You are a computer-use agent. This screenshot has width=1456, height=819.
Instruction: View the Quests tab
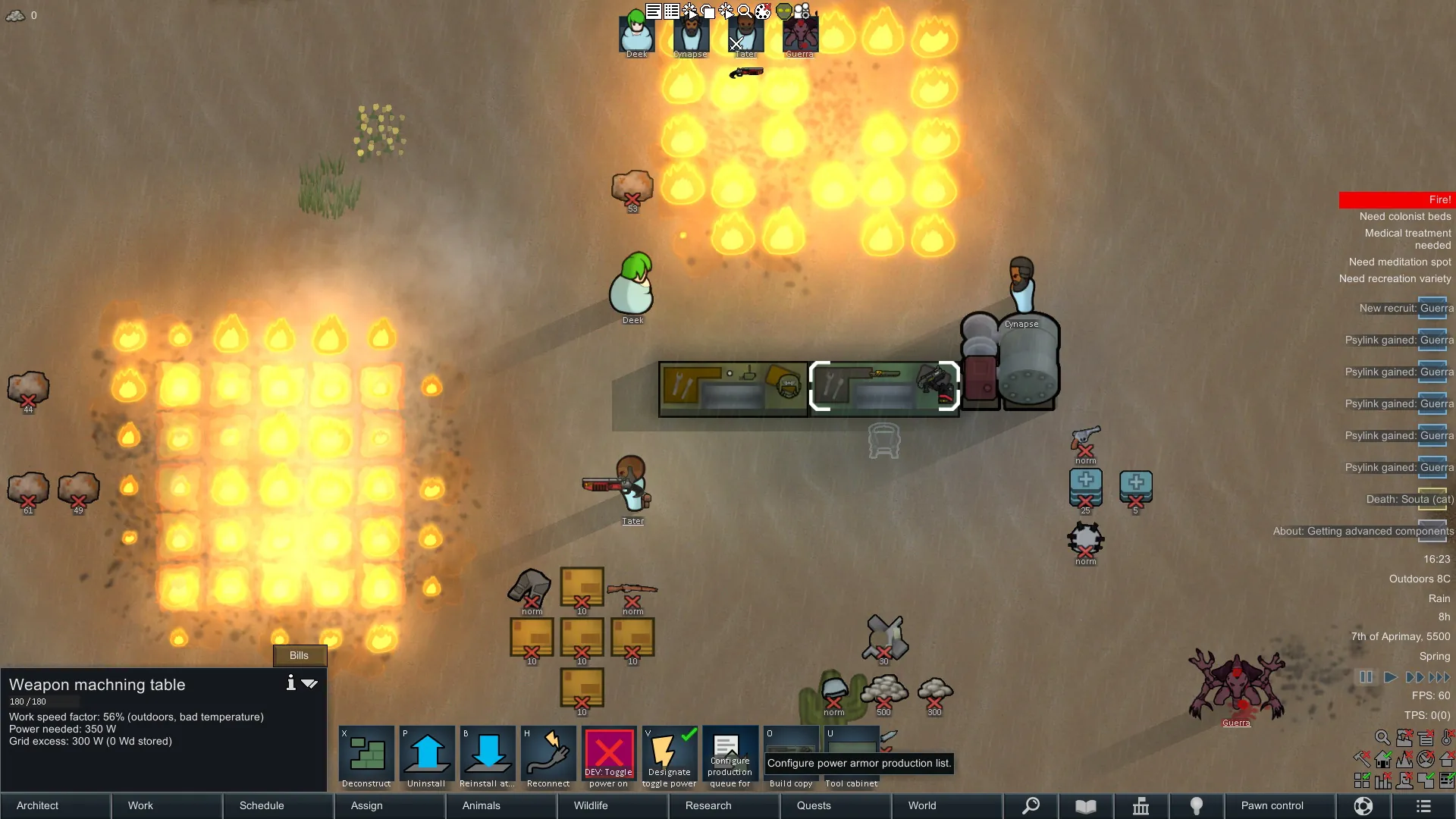814,805
